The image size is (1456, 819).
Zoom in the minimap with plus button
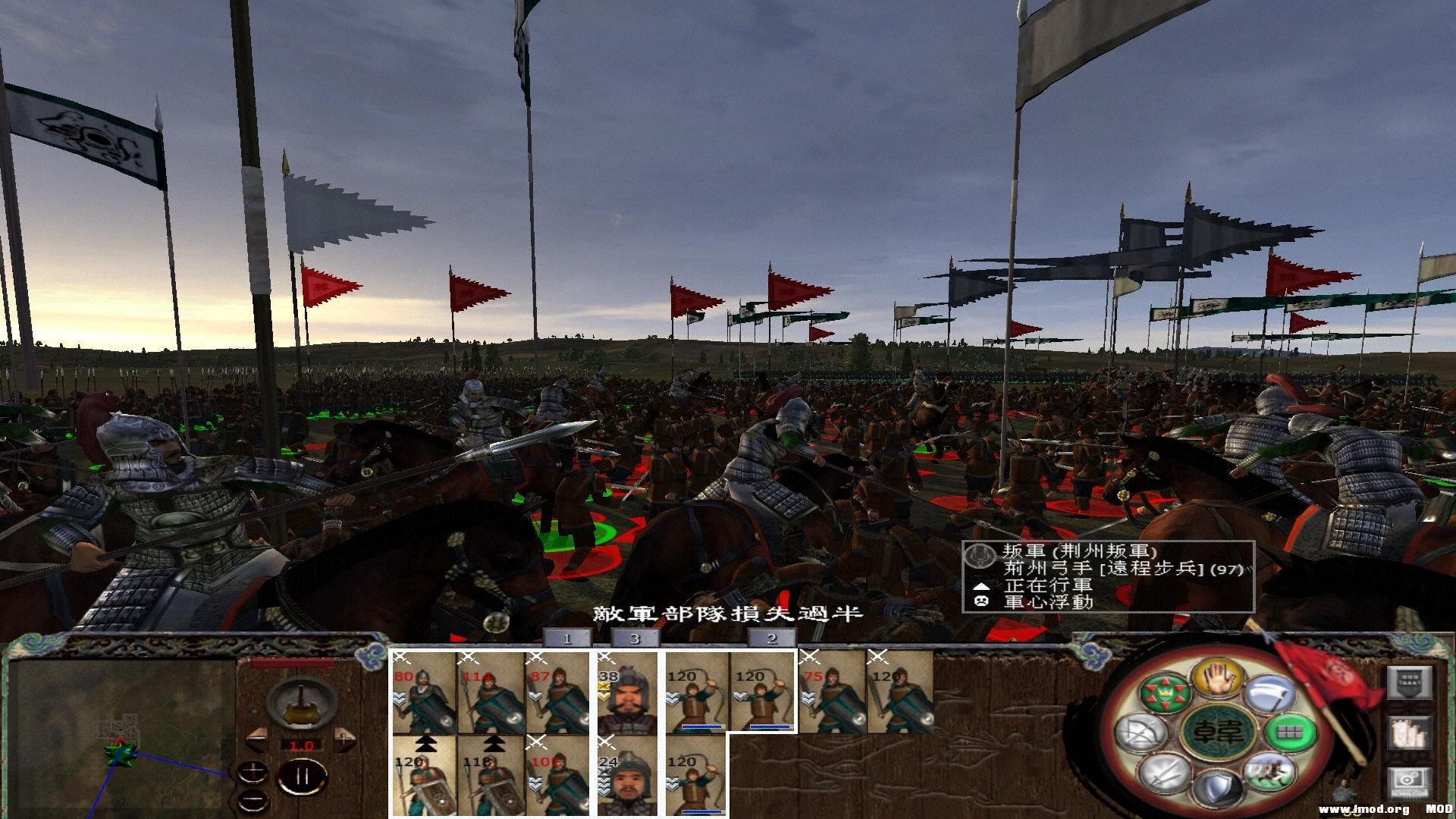(253, 772)
